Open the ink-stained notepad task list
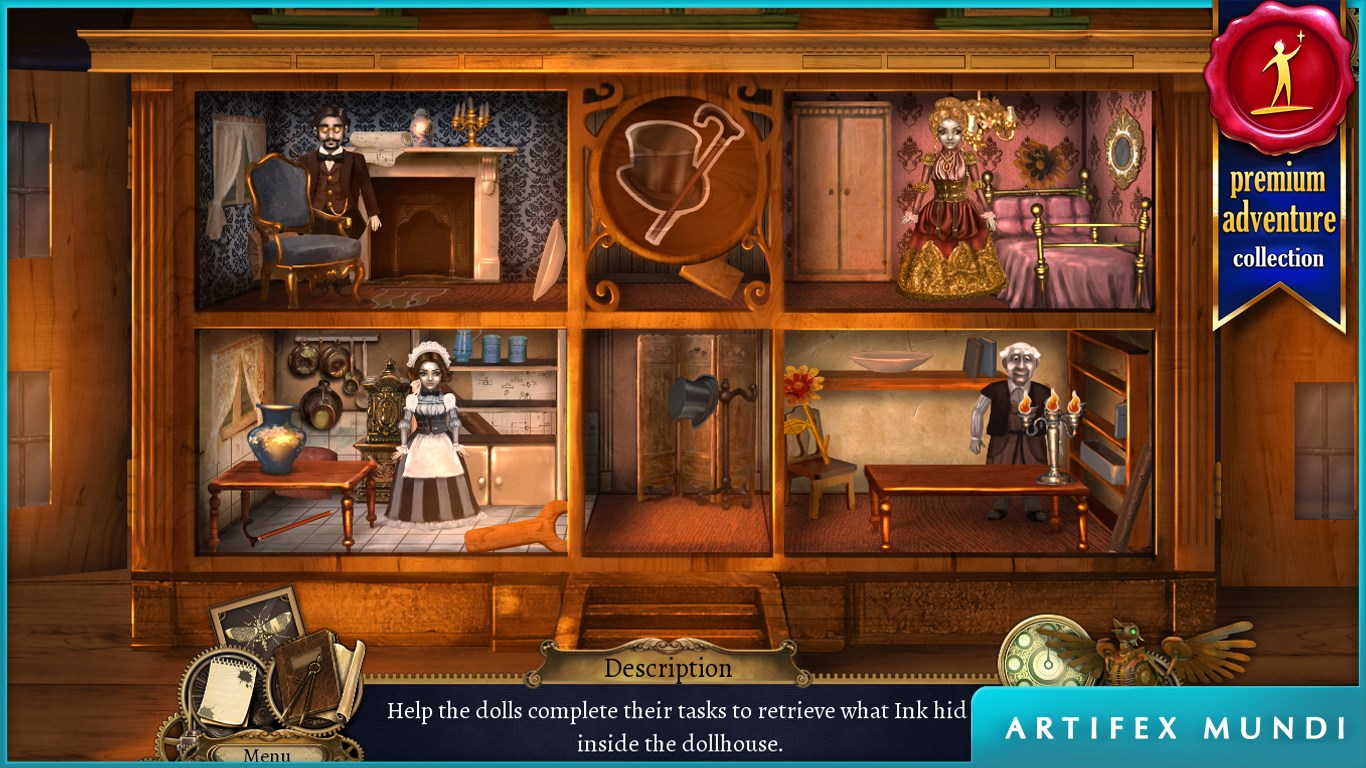 pos(227,689)
